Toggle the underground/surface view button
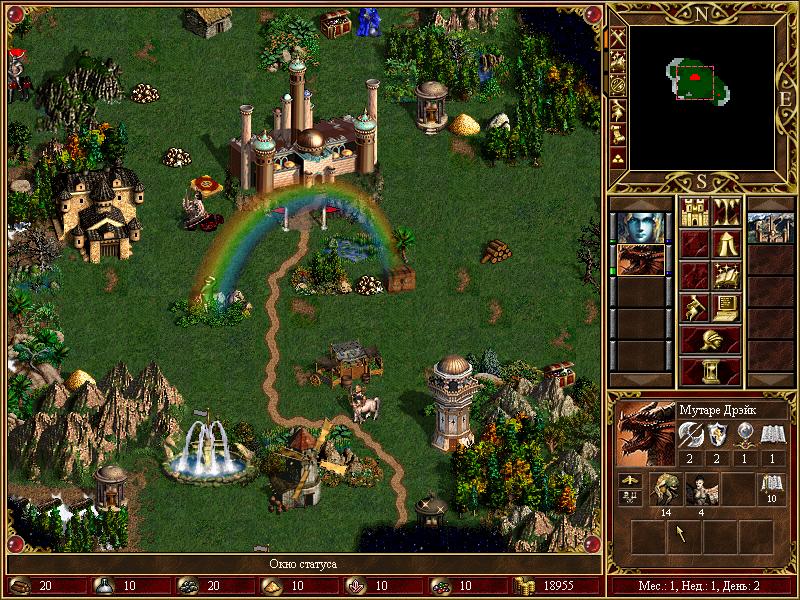Viewport: 800px width, 600px height. pos(726,212)
